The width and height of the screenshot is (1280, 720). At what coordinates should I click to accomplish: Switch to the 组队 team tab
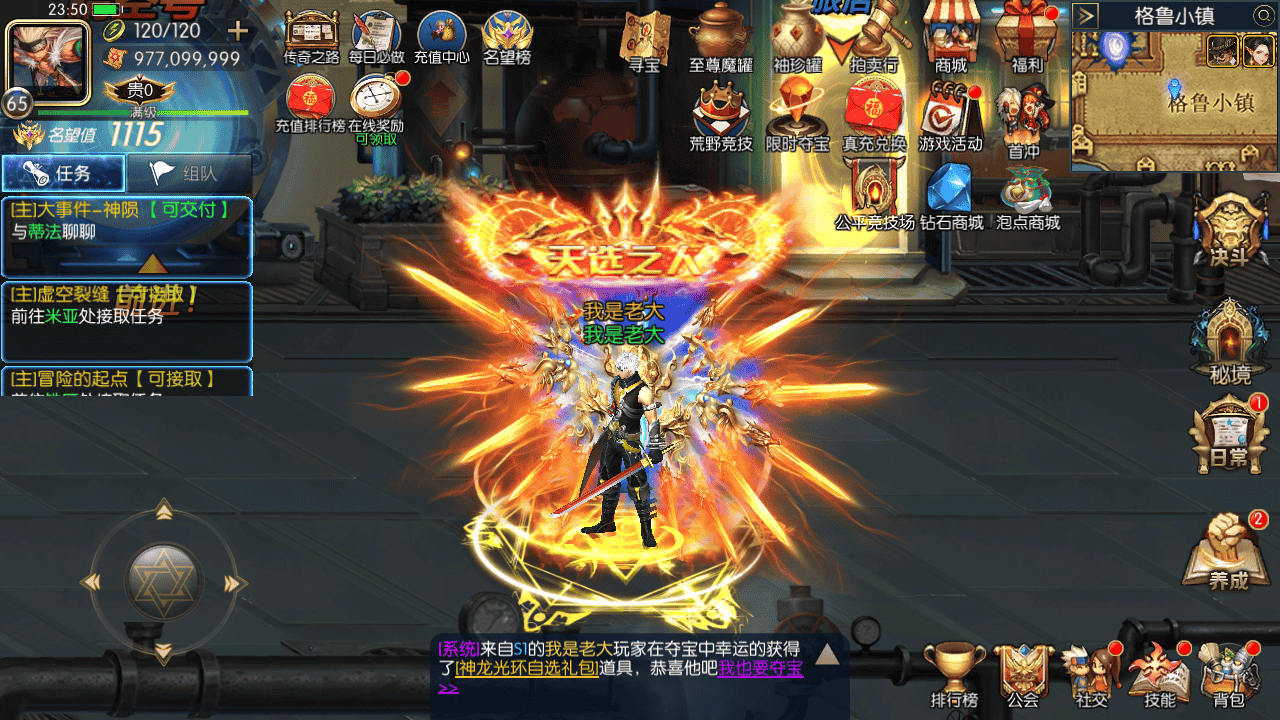189,173
